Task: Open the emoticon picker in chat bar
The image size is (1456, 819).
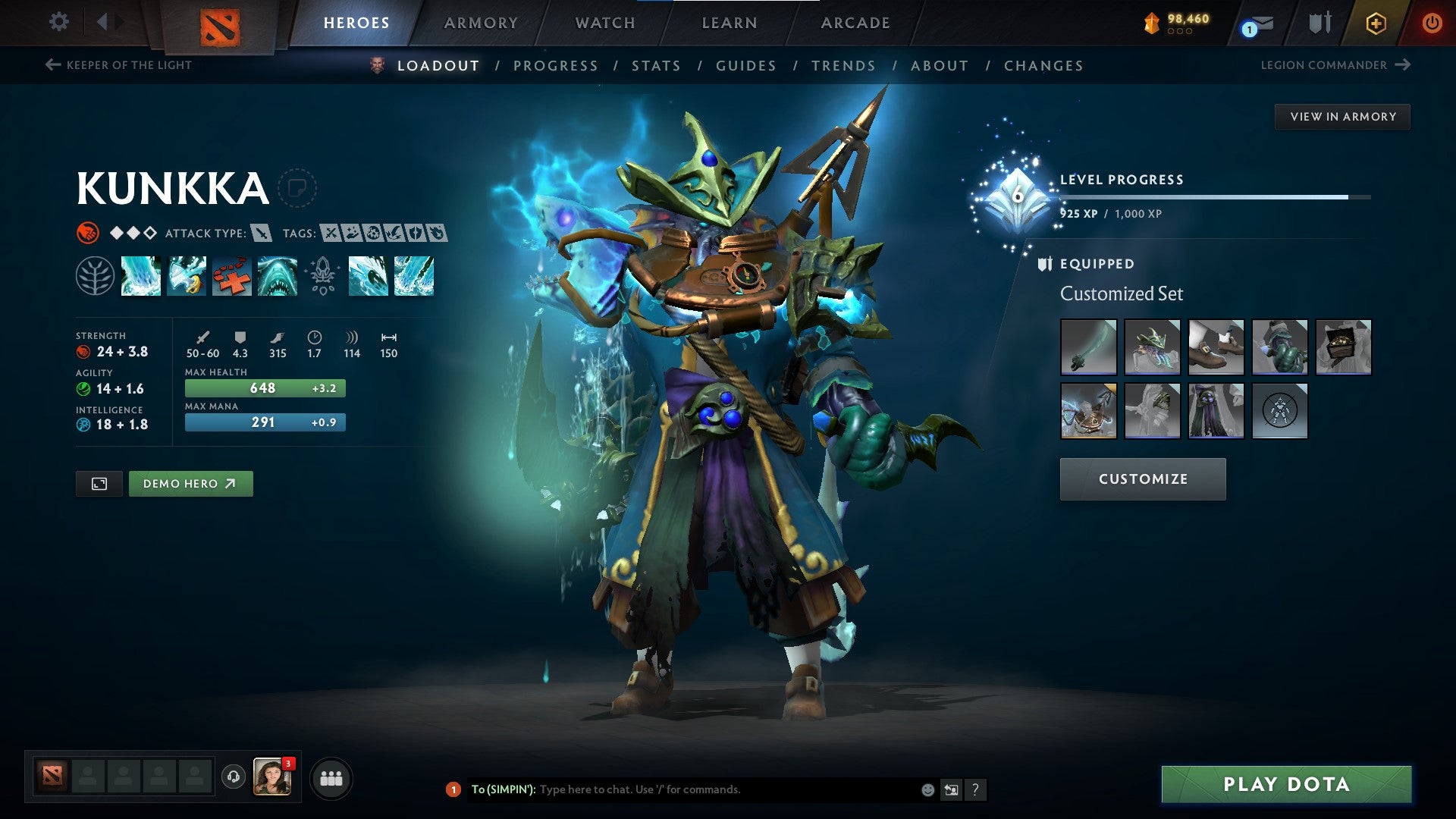Action: (x=927, y=789)
